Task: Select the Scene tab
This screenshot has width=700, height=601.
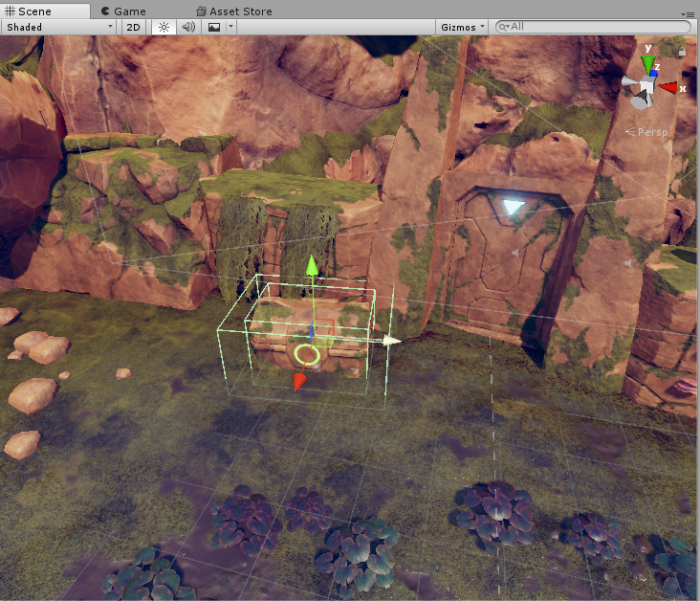Action: (x=28, y=11)
